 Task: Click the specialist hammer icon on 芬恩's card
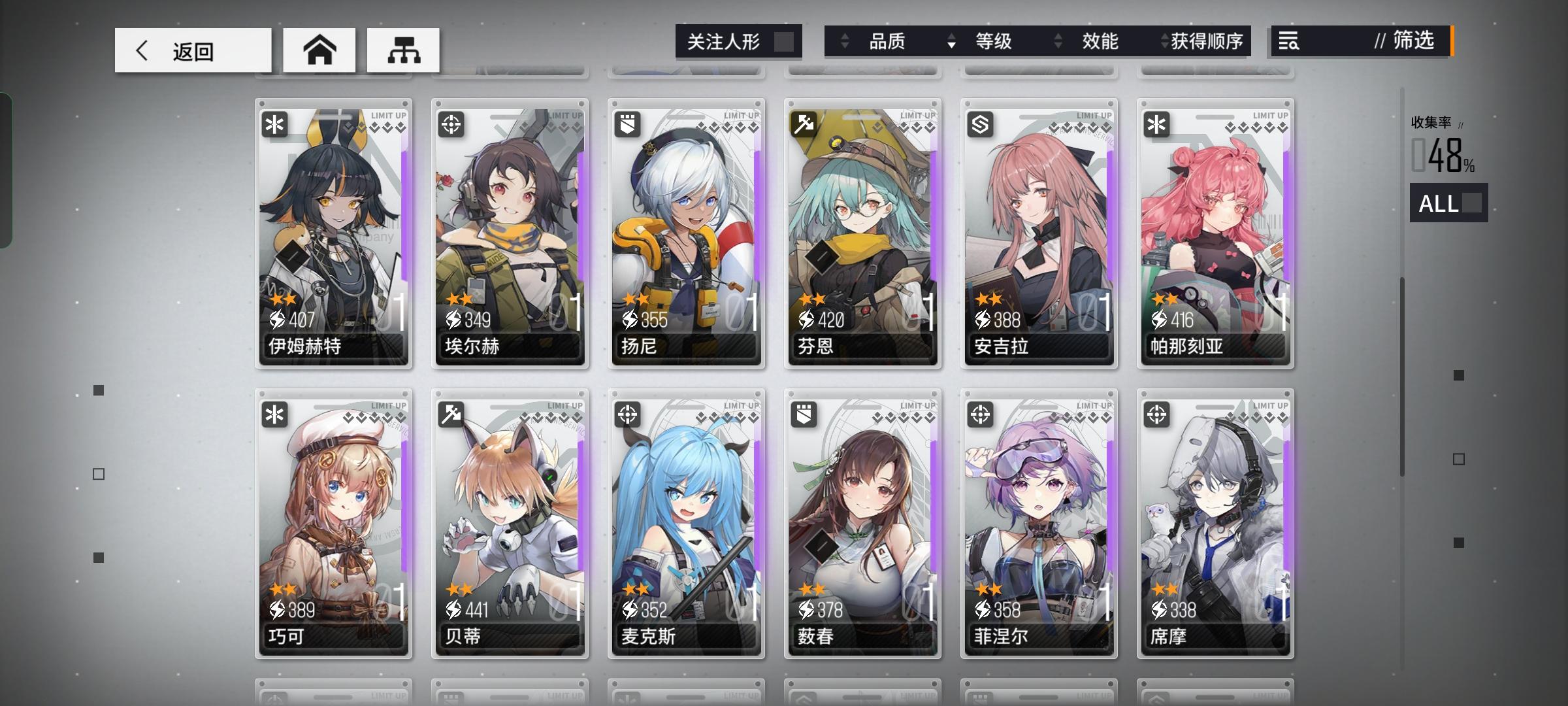click(x=804, y=124)
